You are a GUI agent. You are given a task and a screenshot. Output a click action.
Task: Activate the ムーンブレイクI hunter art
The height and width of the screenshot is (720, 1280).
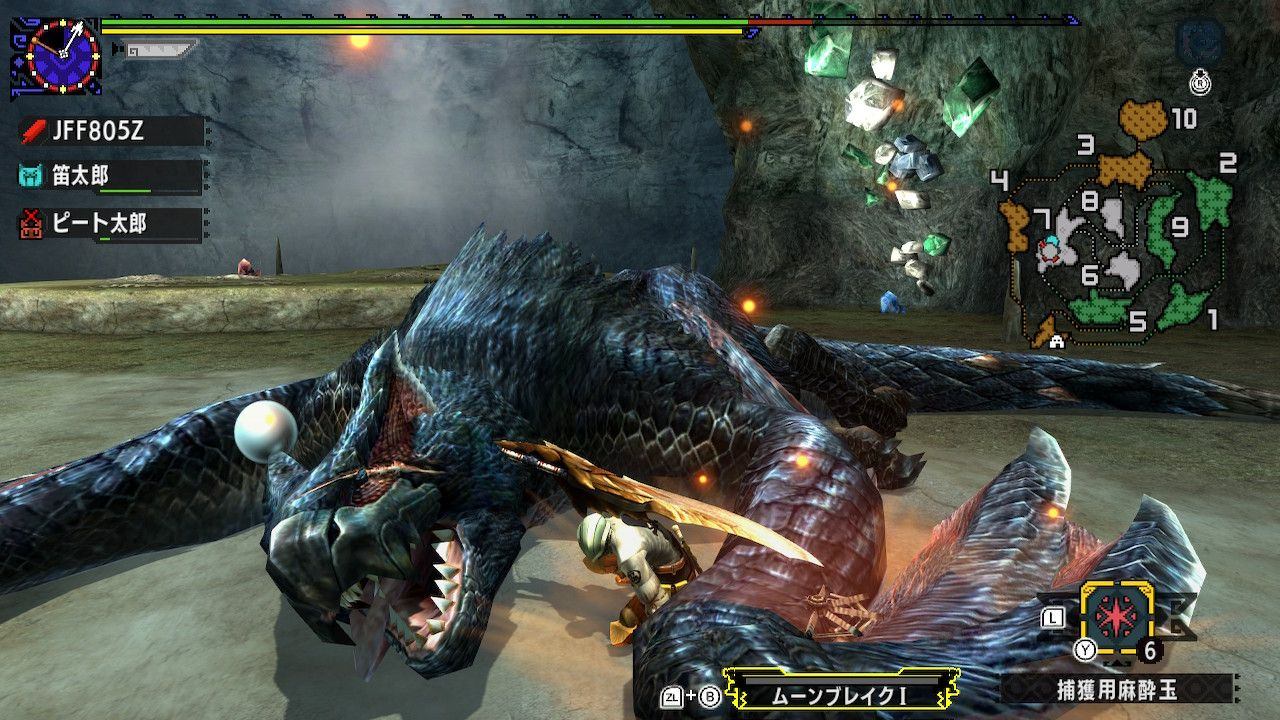[x=838, y=692]
